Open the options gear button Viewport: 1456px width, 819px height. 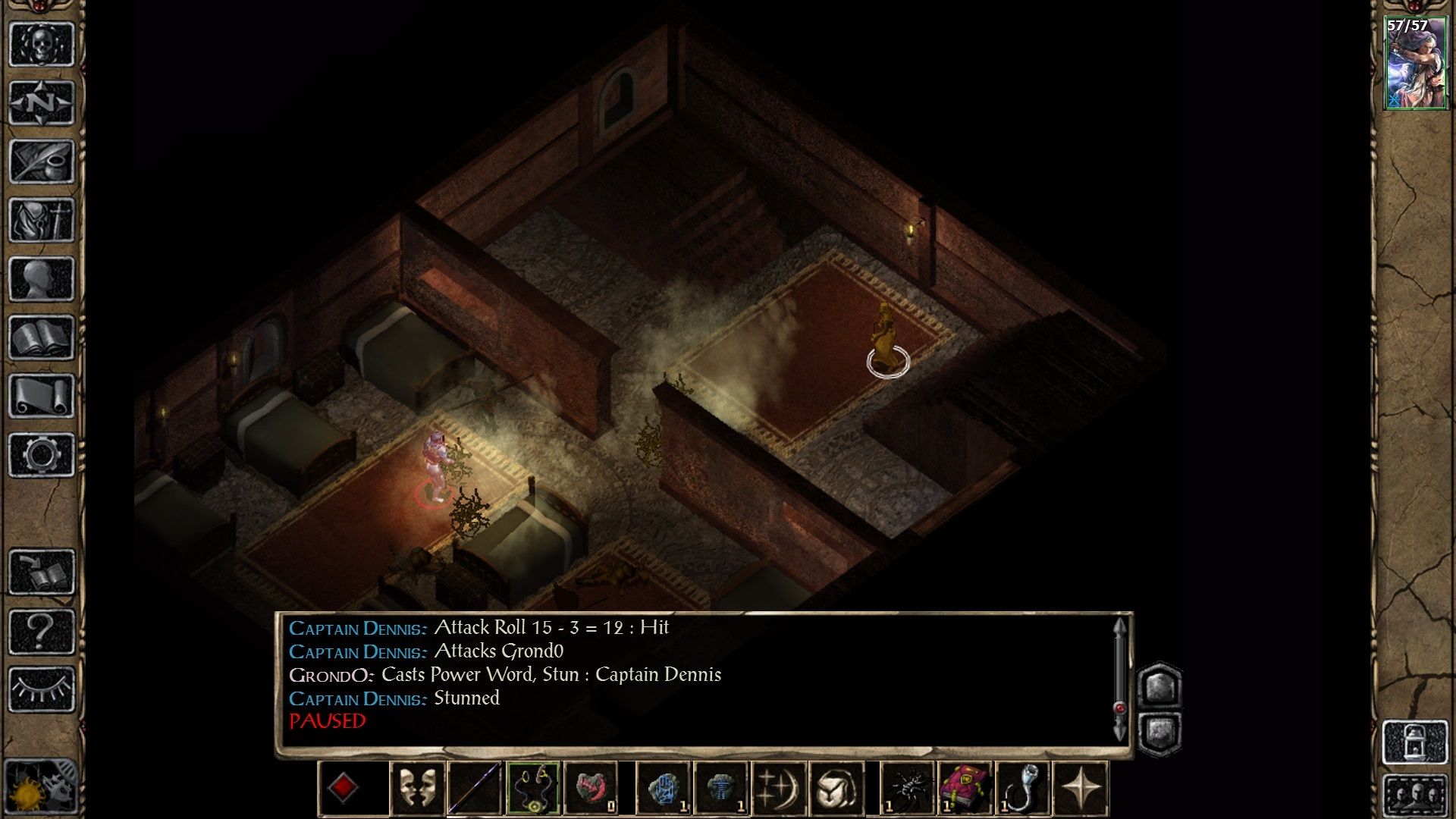pos(42,454)
